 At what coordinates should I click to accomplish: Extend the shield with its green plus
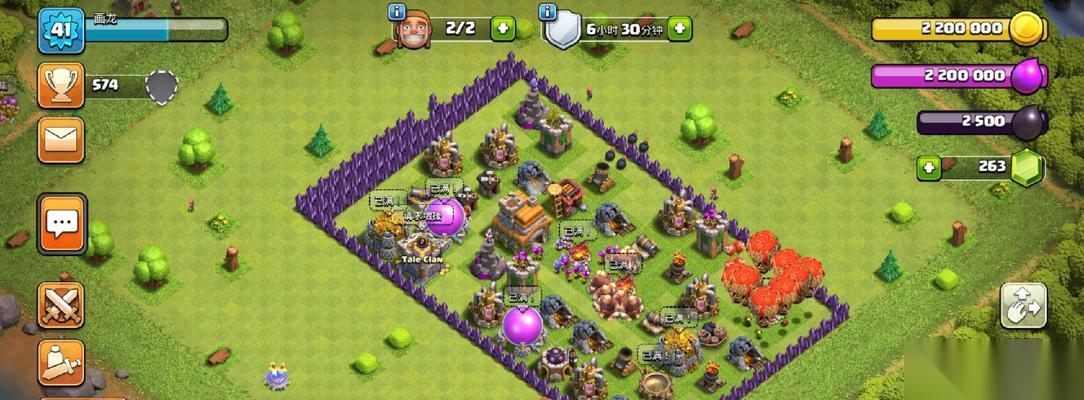point(680,28)
